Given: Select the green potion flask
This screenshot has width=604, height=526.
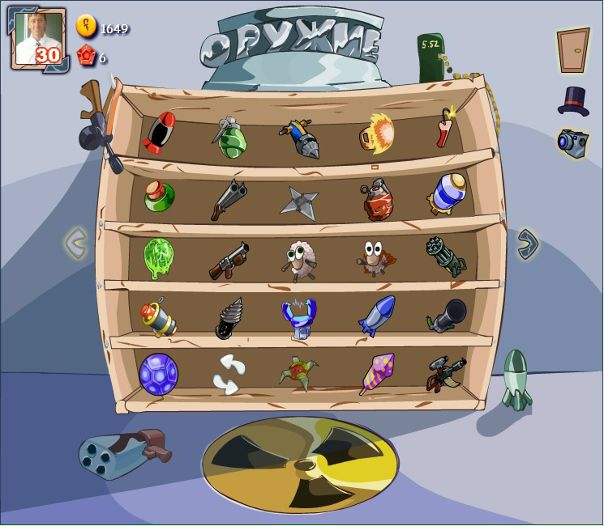Looking at the screenshot, I should pyautogui.click(x=158, y=196).
